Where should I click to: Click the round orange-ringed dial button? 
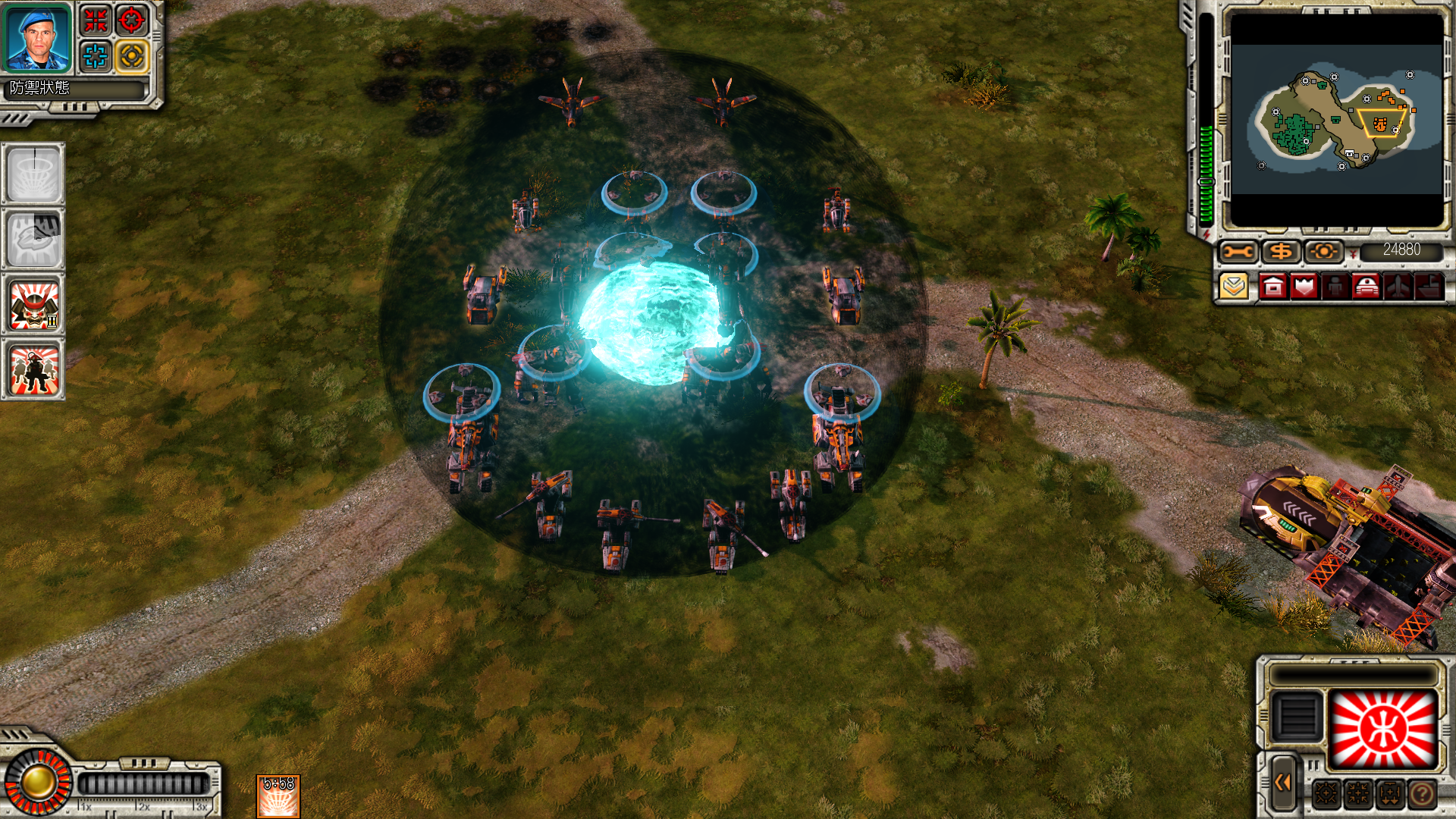(36, 782)
